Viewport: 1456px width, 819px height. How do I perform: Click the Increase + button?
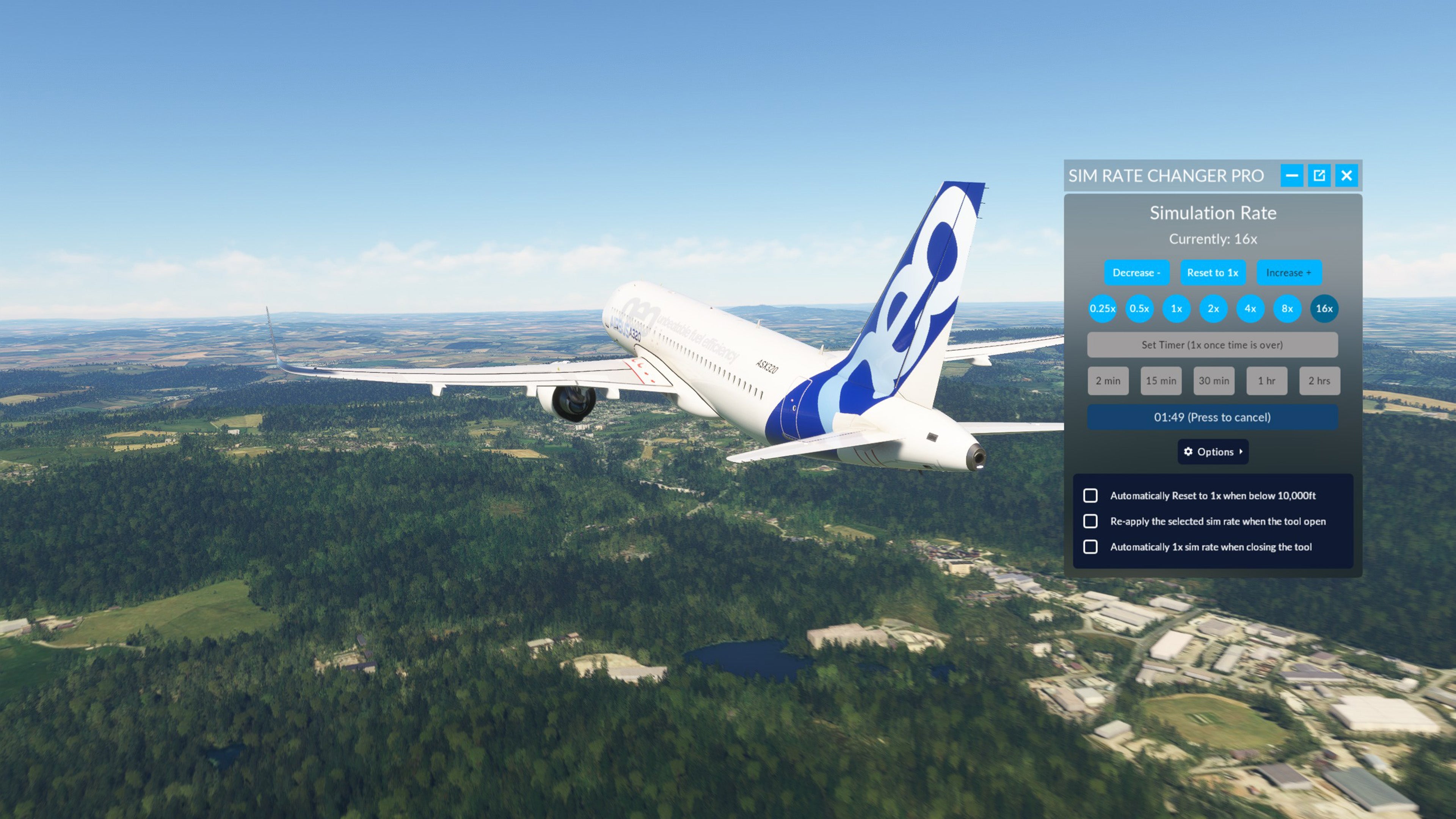tap(1289, 273)
